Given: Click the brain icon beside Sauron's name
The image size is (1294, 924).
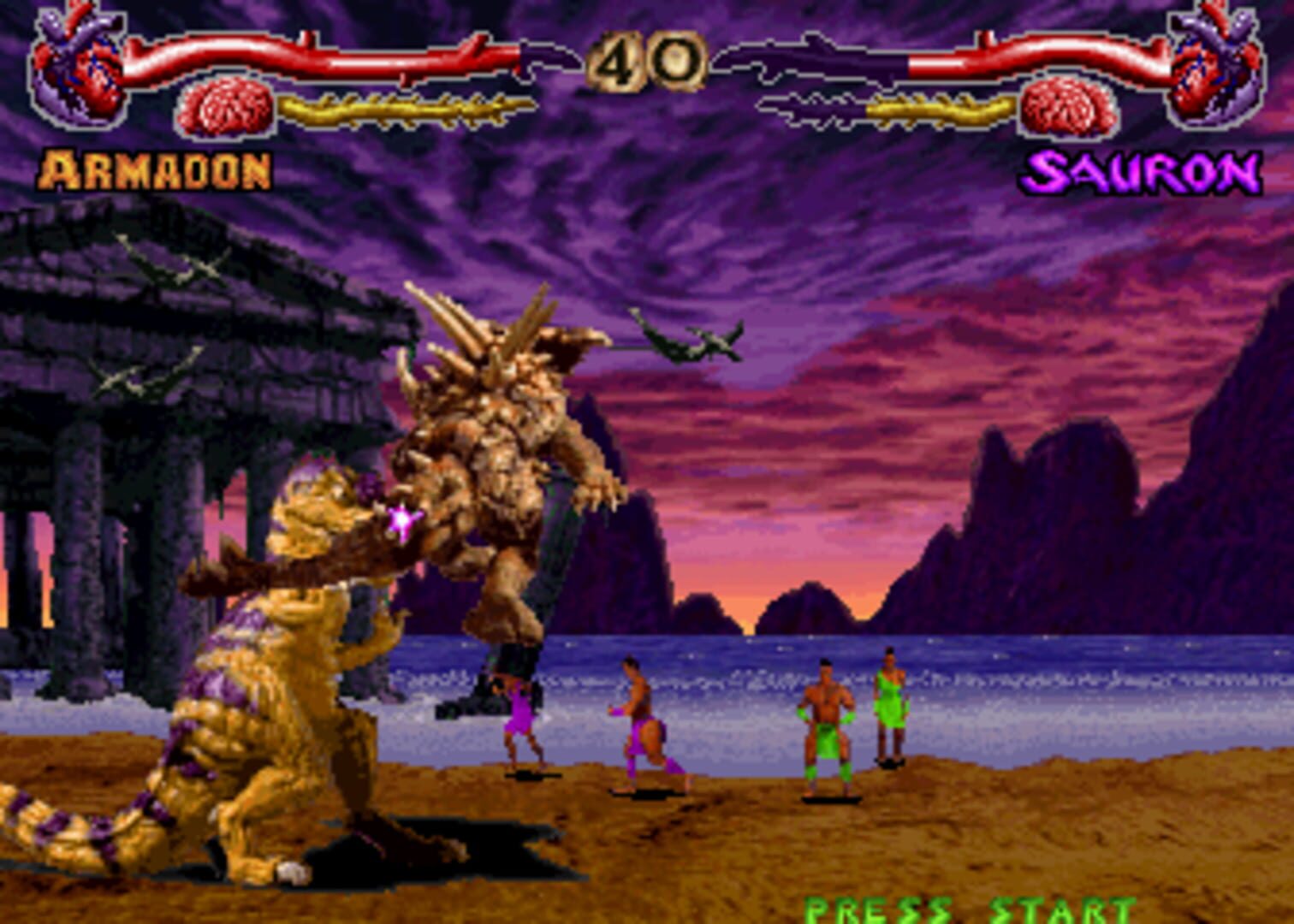Looking at the screenshot, I should [x=1067, y=107].
